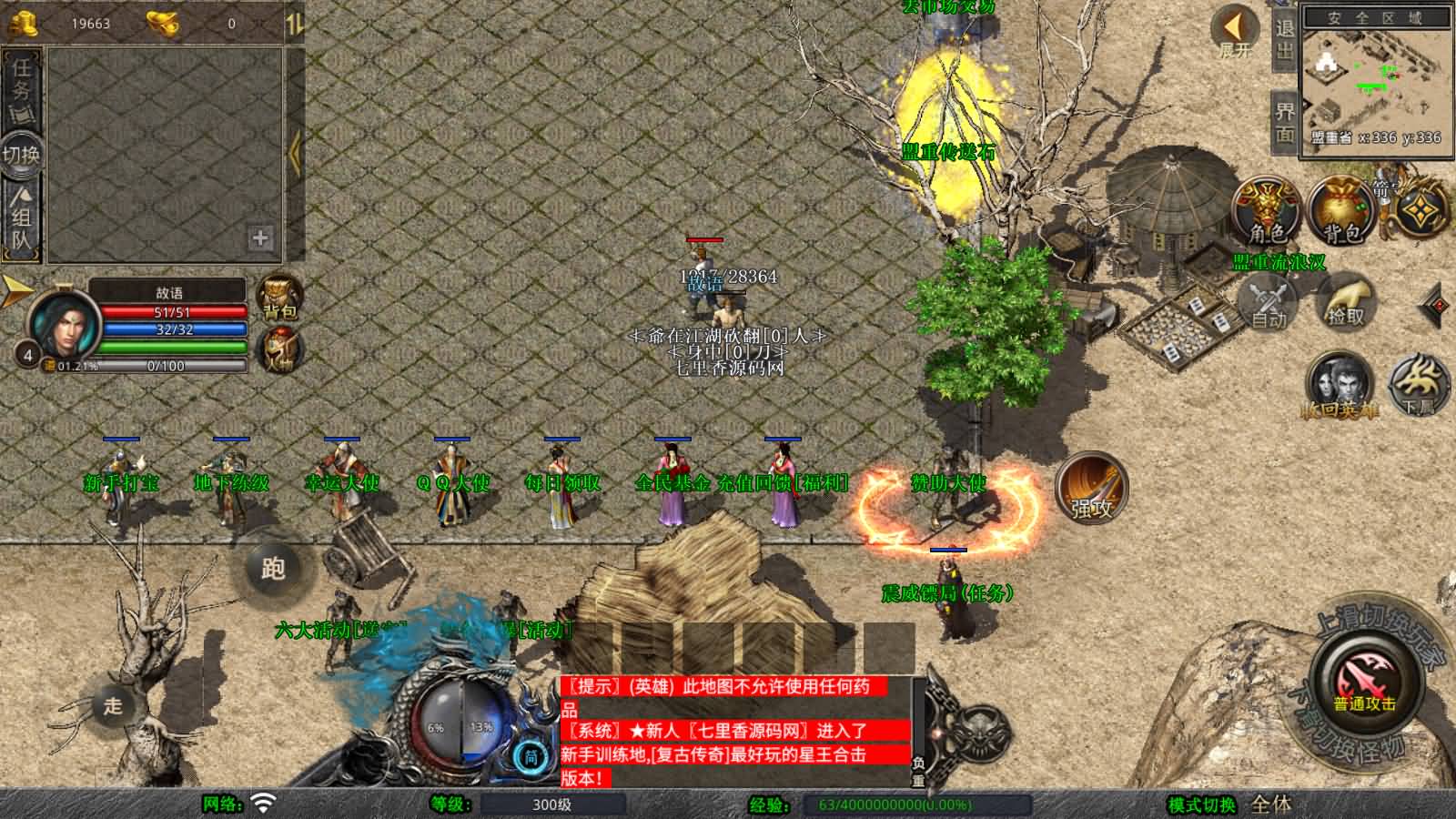This screenshot has height=819, width=1456.
Task: Open the 任务 quest tab
Action: [21, 86]
